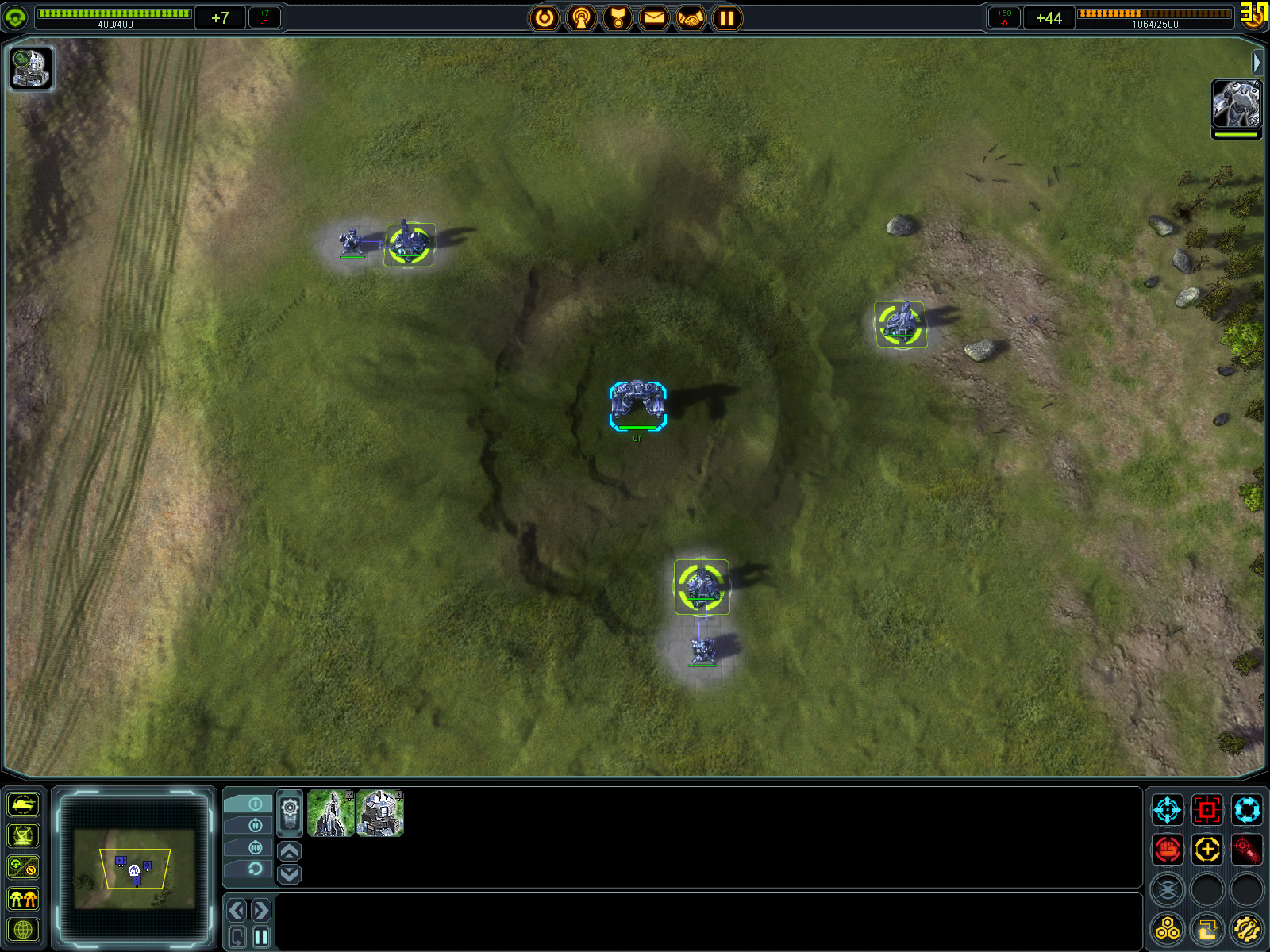This screenshot has width=1270, height=952.
Task: Choose the land factory build icon
Action: [380, 813]
